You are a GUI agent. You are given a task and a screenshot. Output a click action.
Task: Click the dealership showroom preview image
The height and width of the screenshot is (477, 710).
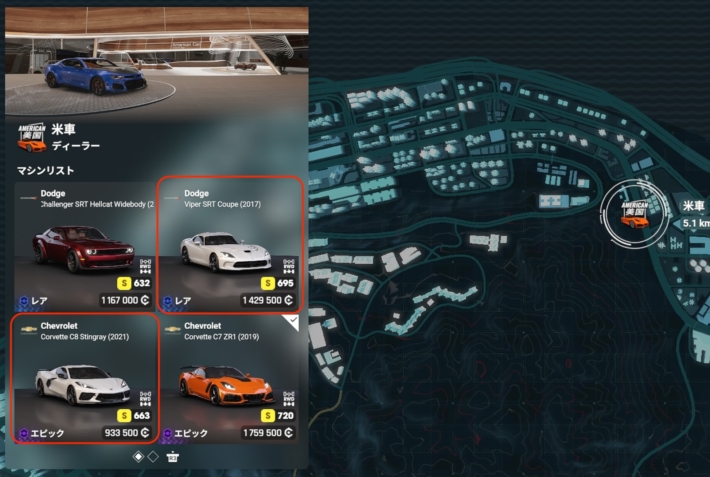154,60
